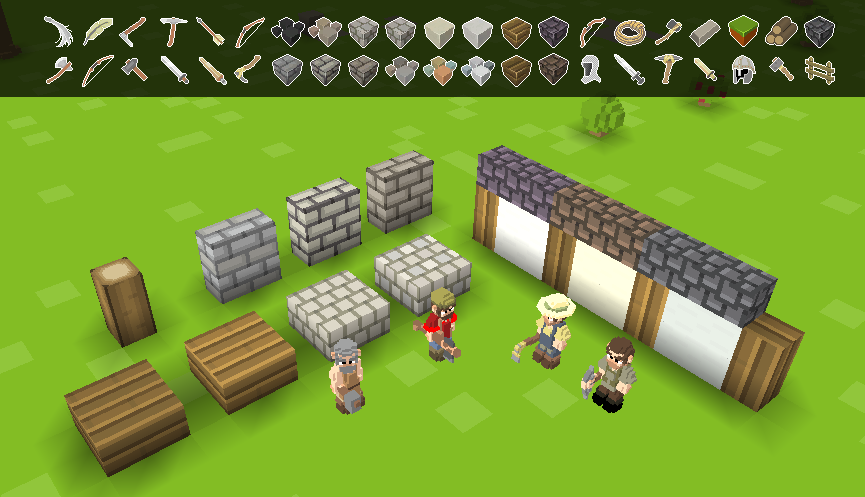Select the golden pickaxe icon
865x497 pixels.
[667, 70]
